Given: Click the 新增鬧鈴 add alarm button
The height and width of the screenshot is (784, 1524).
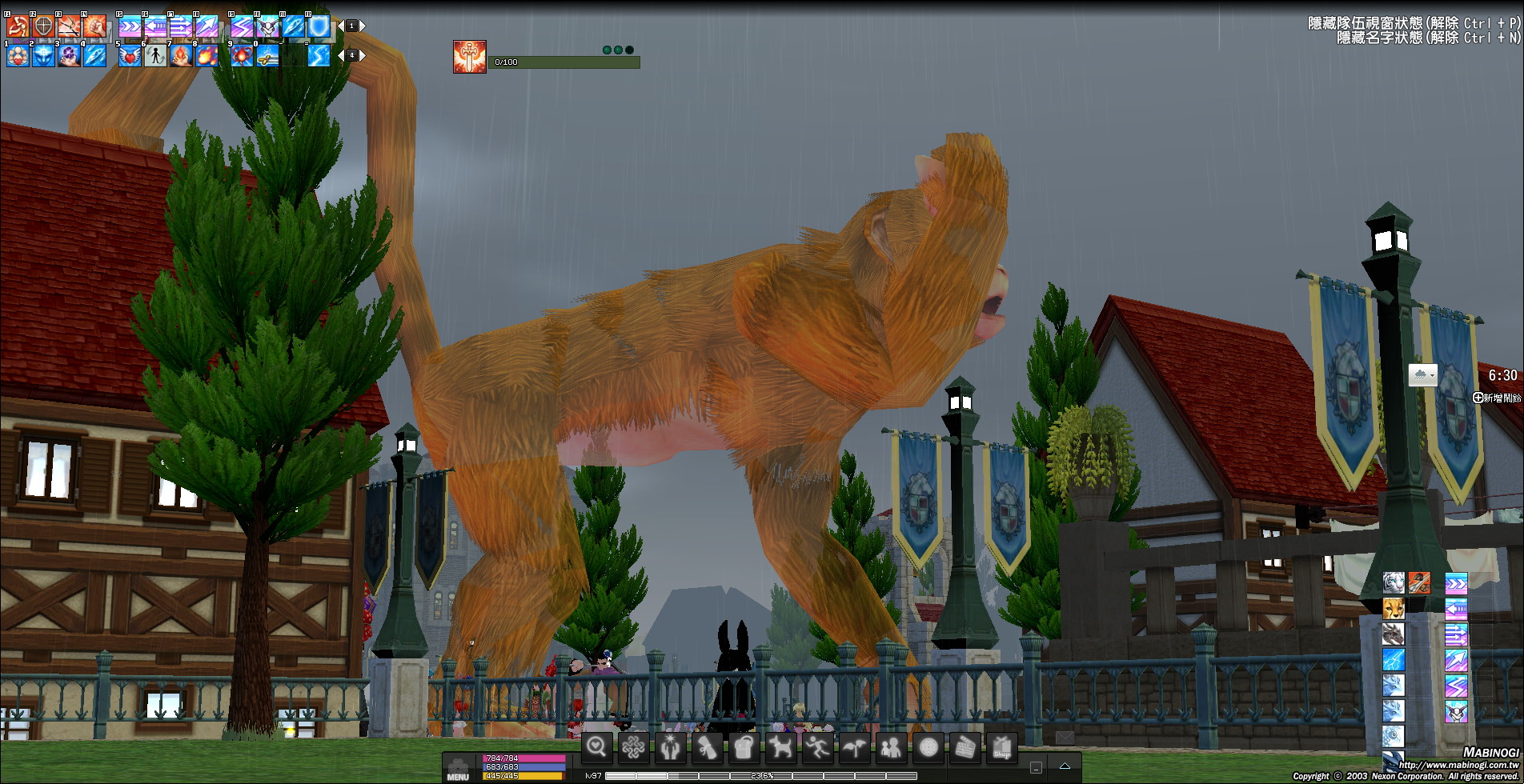Looking at the screenshot, I should (x=1497, y=398).
